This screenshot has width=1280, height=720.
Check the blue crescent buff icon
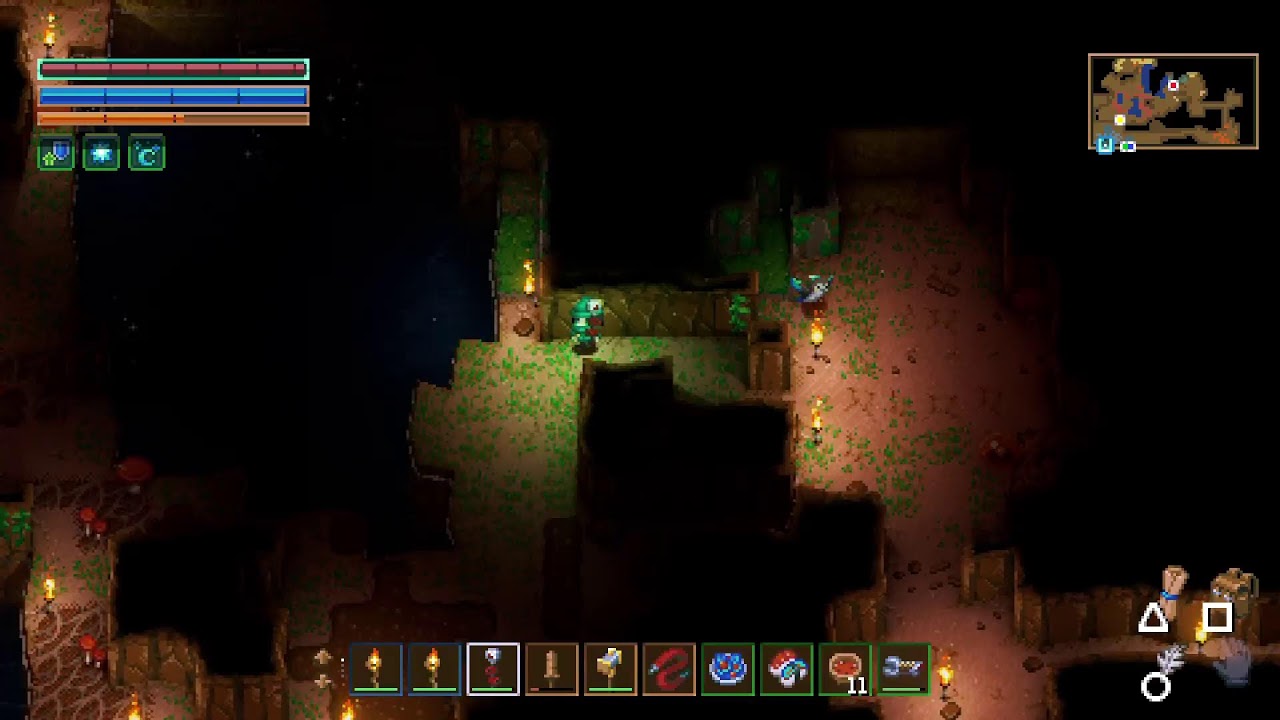click(146, 154)
